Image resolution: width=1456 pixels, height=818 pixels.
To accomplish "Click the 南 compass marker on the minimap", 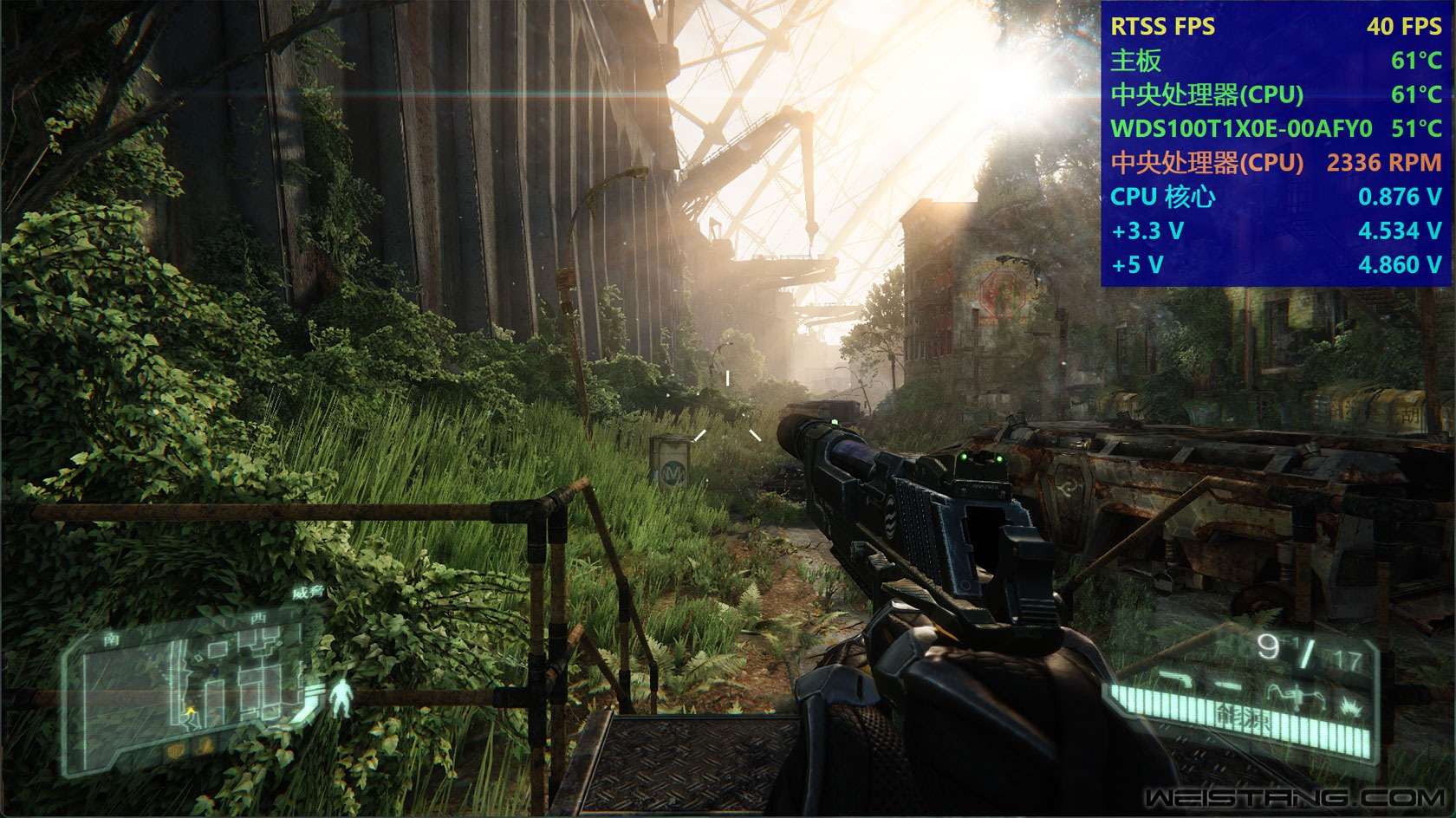I will pyautogui.click(x=112, y=639).
